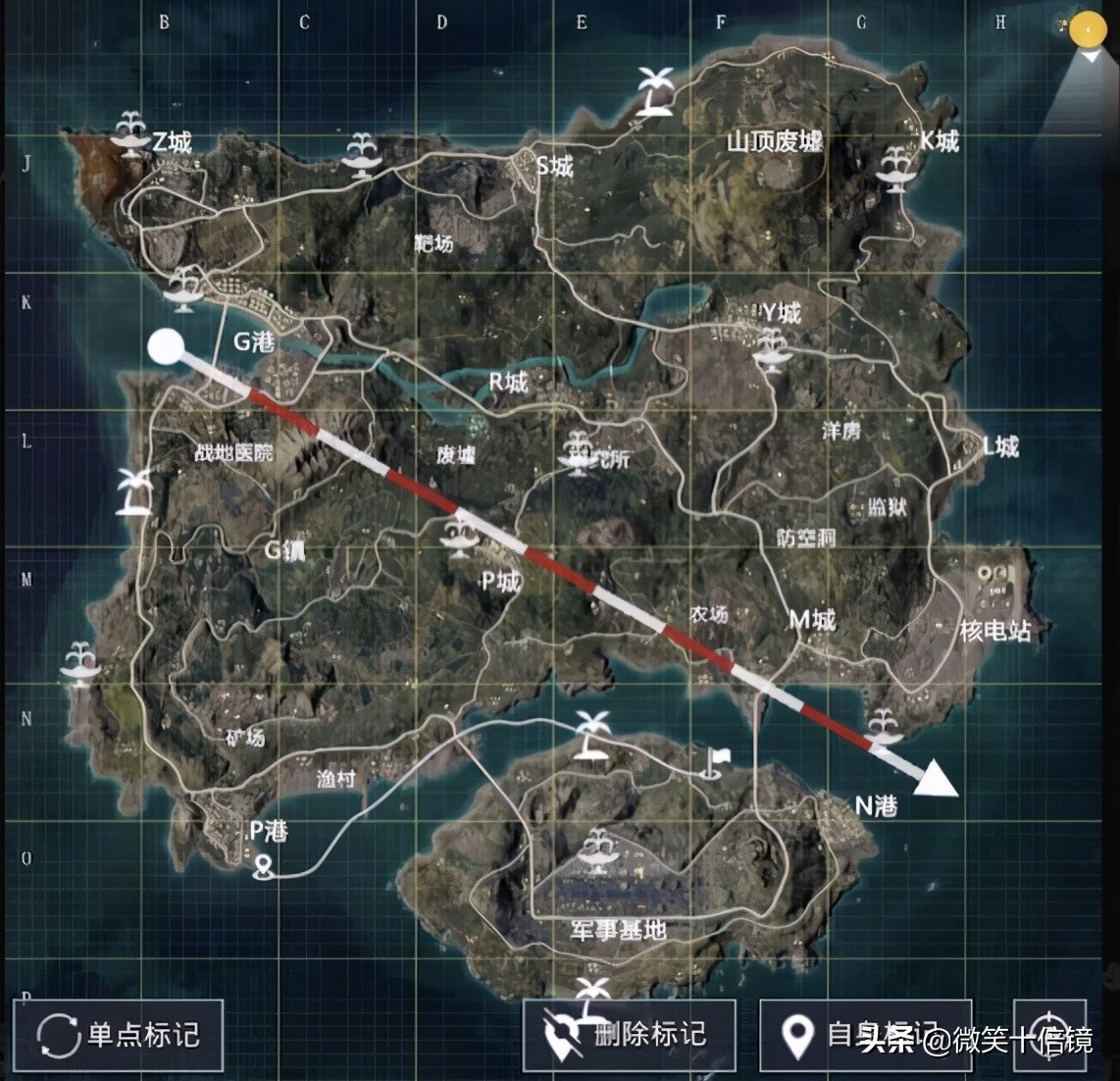Viewport: 1120px width, 1081px height.
Task: Select the yellow player position marker
Action: pos(1087,29)
